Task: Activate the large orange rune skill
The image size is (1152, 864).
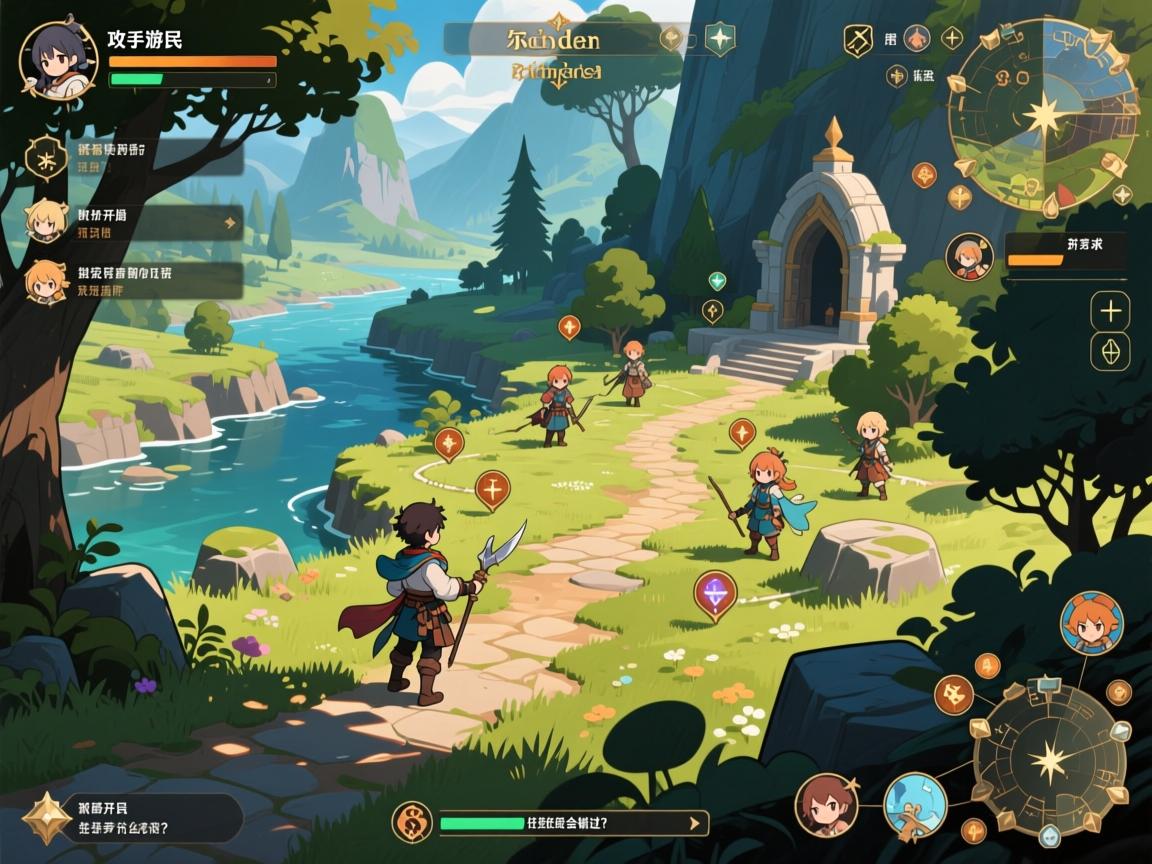Action: 954,693
